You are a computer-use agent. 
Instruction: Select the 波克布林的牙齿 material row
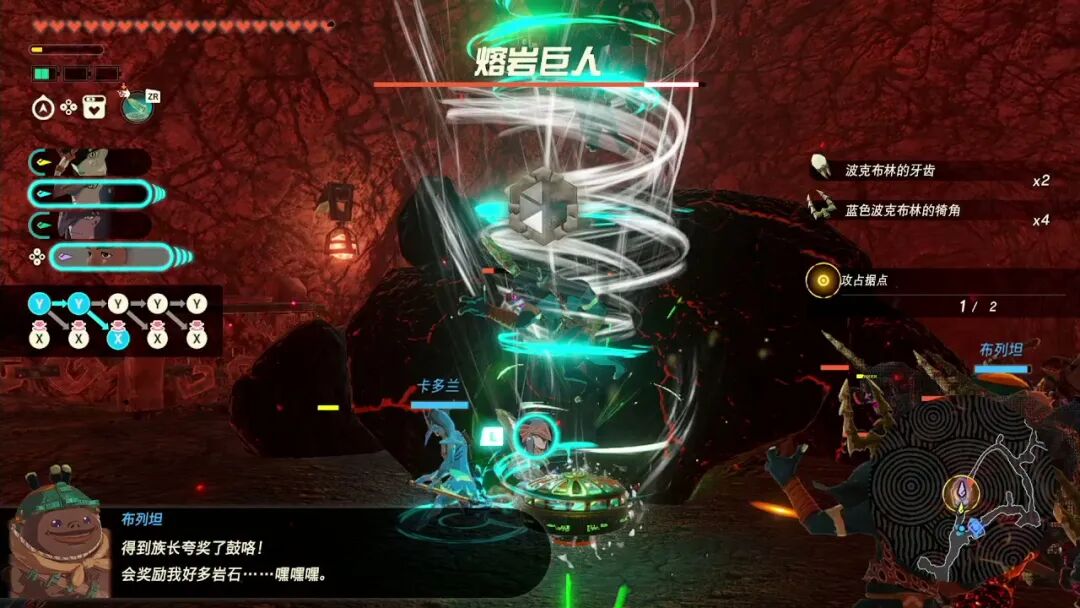[930, 170]
